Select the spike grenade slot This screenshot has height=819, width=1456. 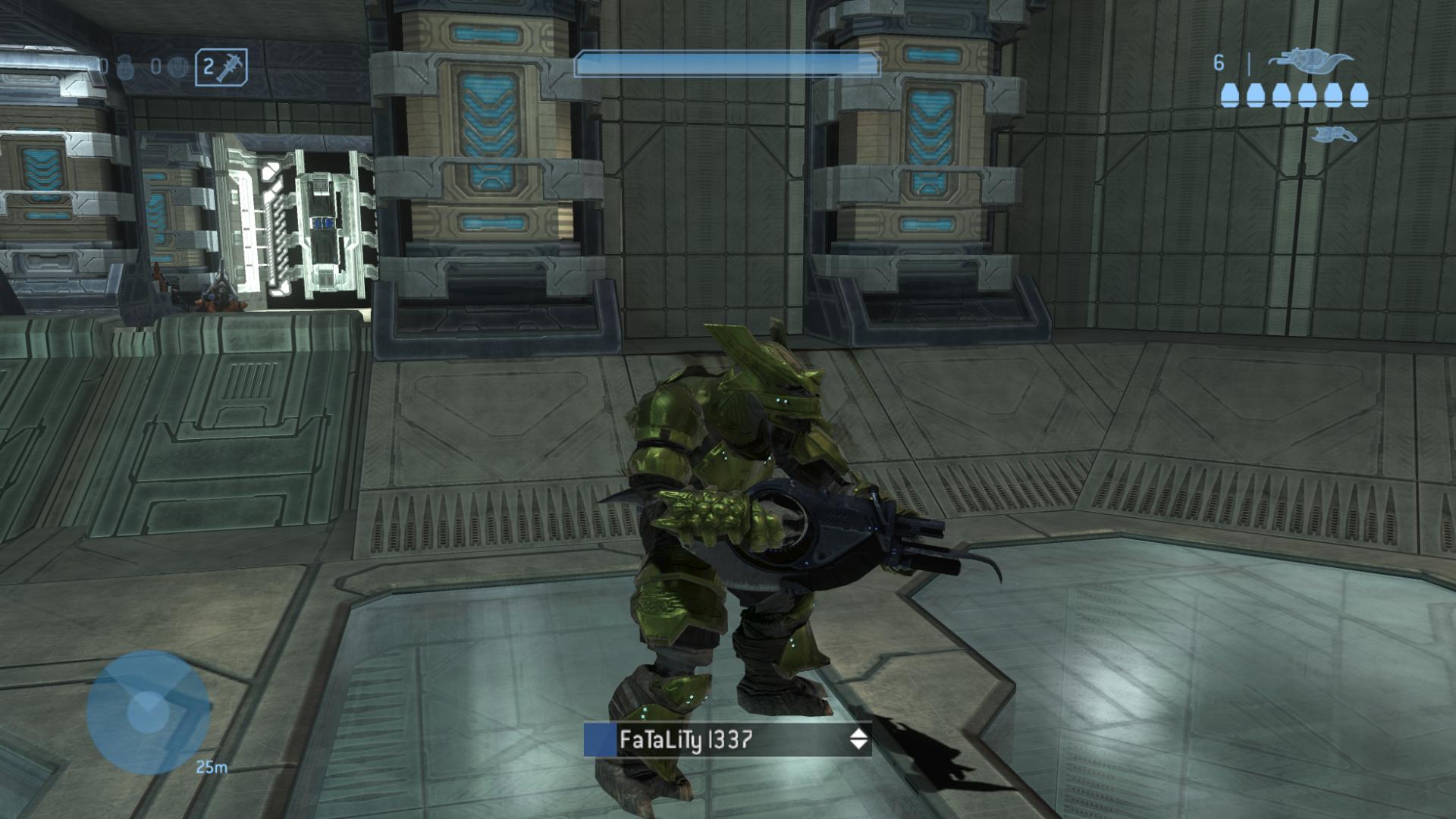(x=221, y=67)
